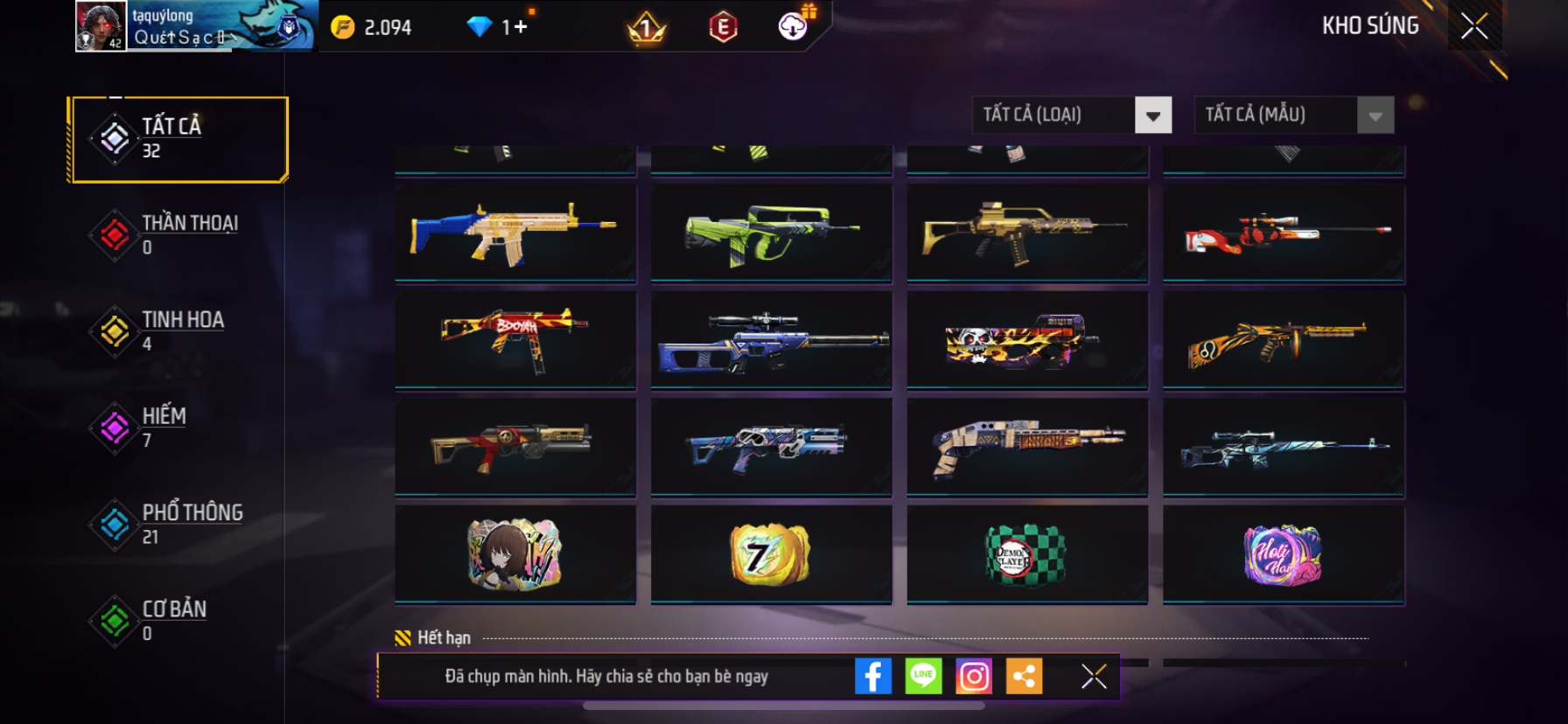This screenshot has width=1568, height=724.
Task: Select the TẤT CẢ category tab
Action: coord(179,139)
